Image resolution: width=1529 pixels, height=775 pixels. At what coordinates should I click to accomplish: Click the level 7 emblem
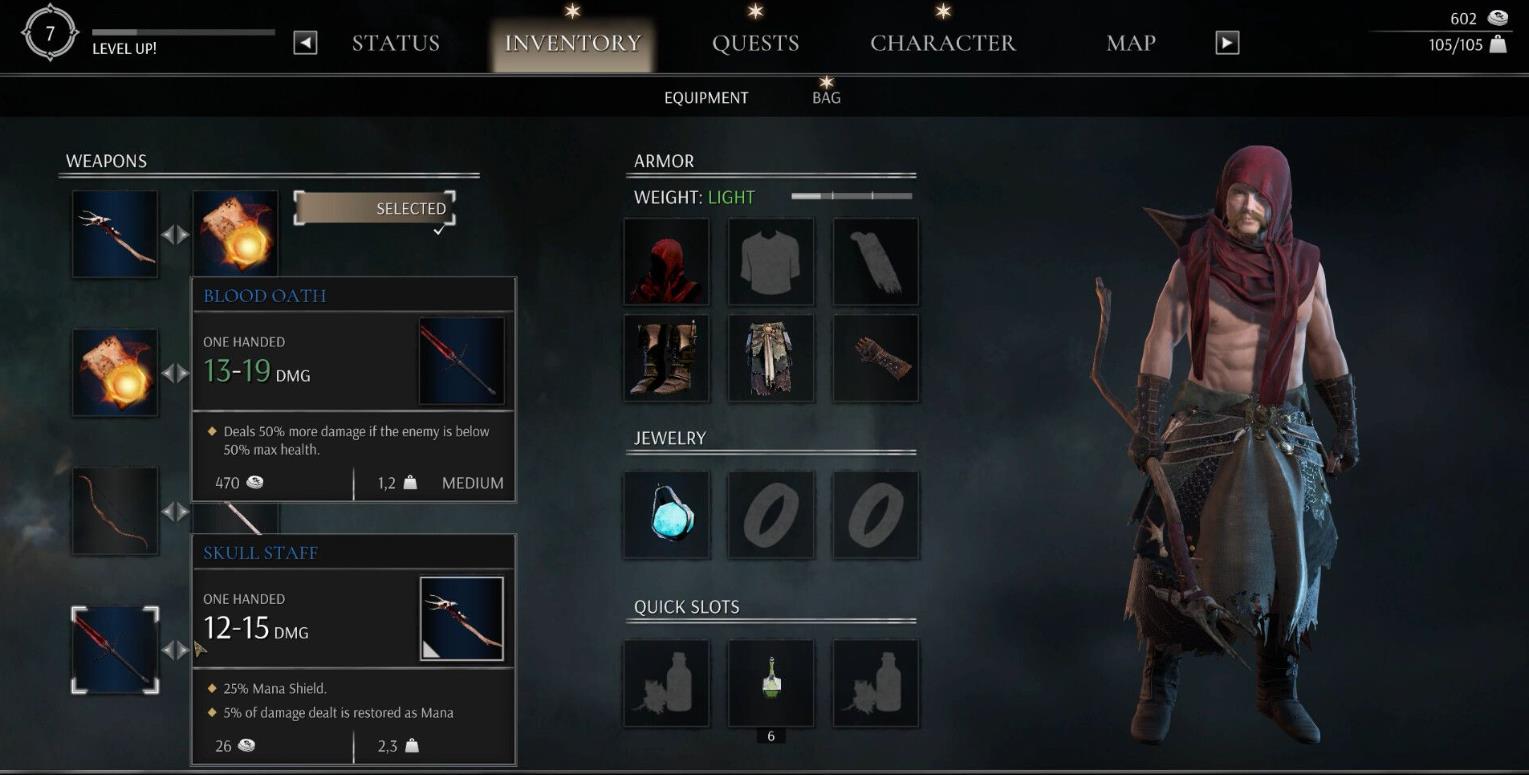click(x=50, y=36)
